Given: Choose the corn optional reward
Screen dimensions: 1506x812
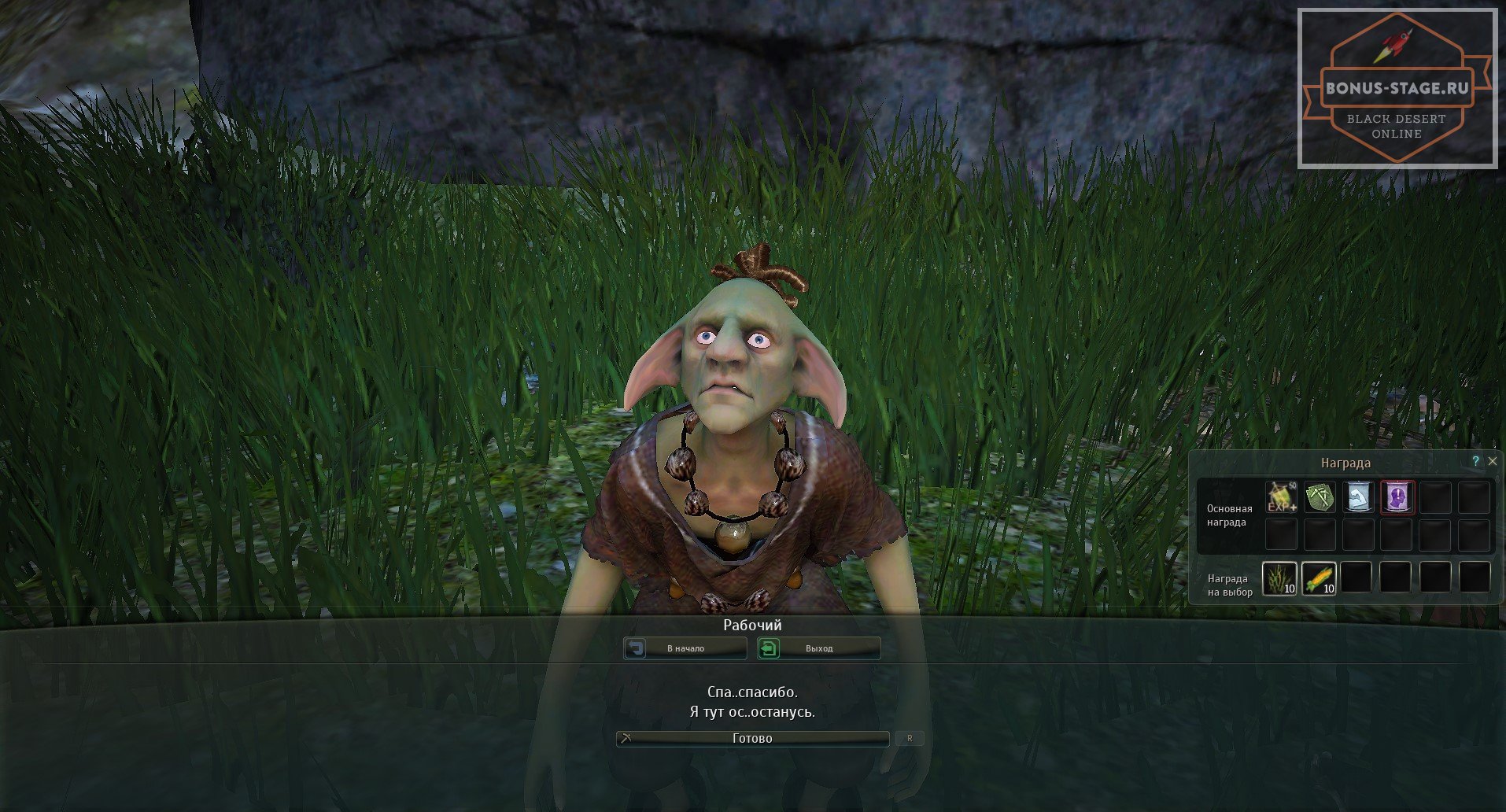Looking at the screenshot, I should pos(1319,578).
